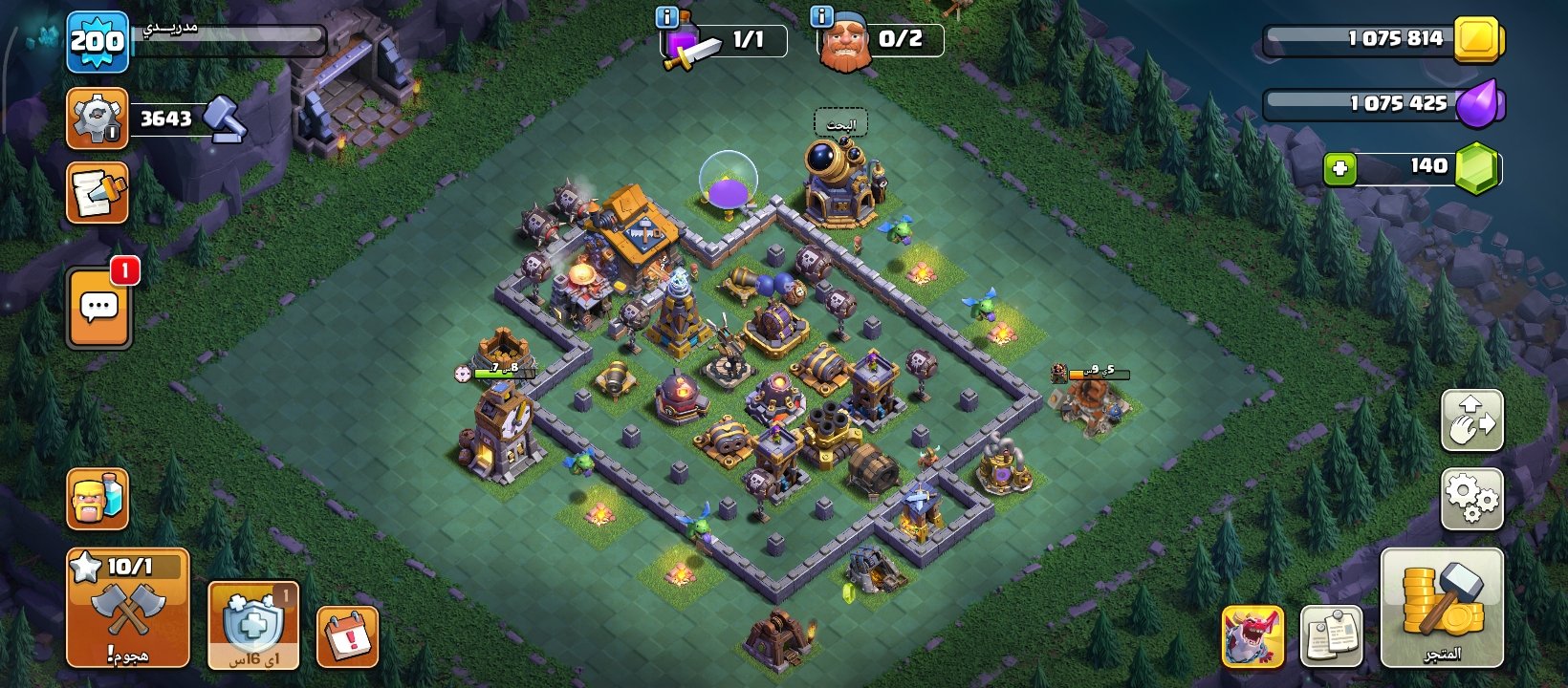Open the red dragon icon button

pos(1252,636)
